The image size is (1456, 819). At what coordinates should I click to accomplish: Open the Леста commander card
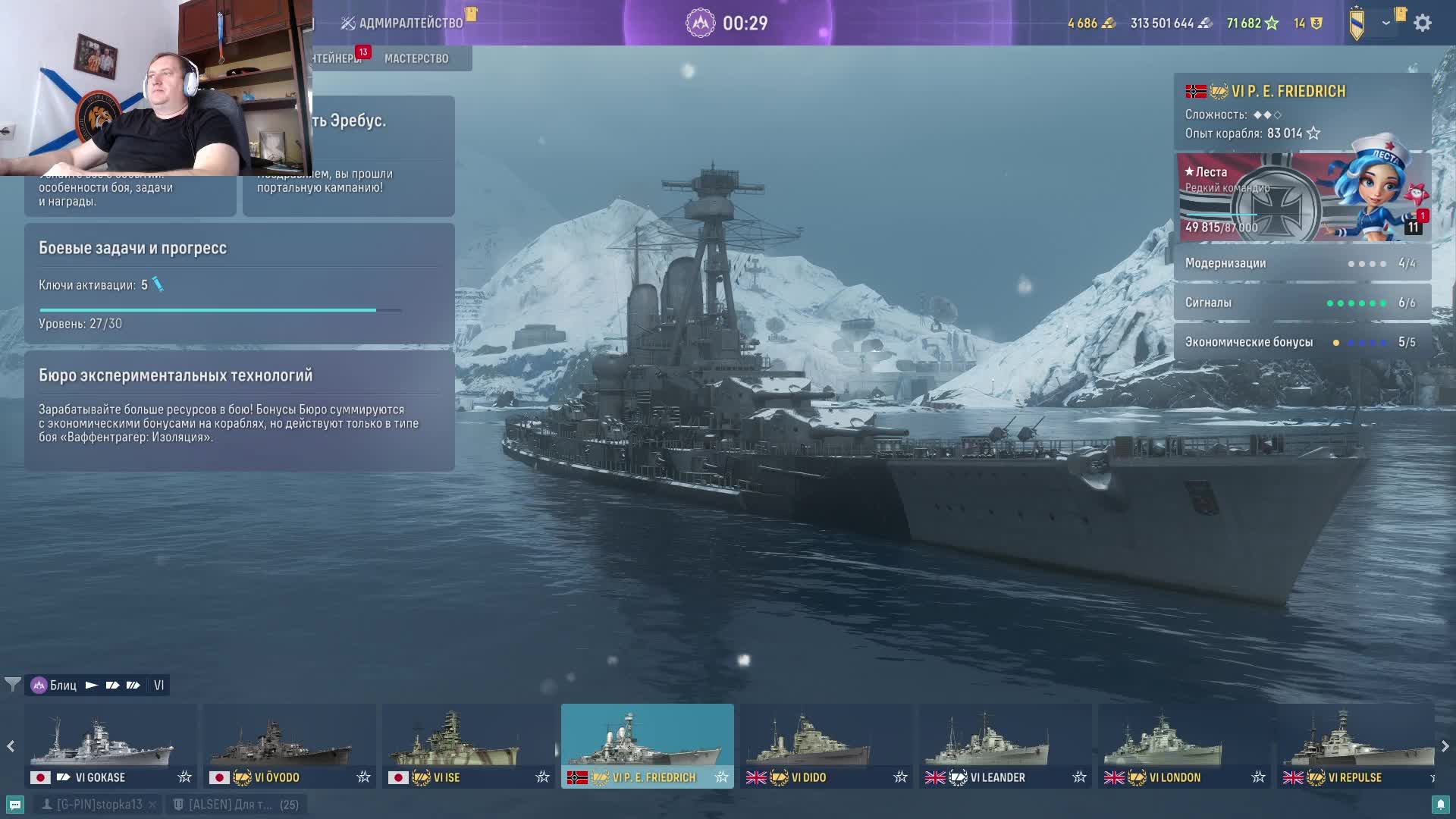1301,197
